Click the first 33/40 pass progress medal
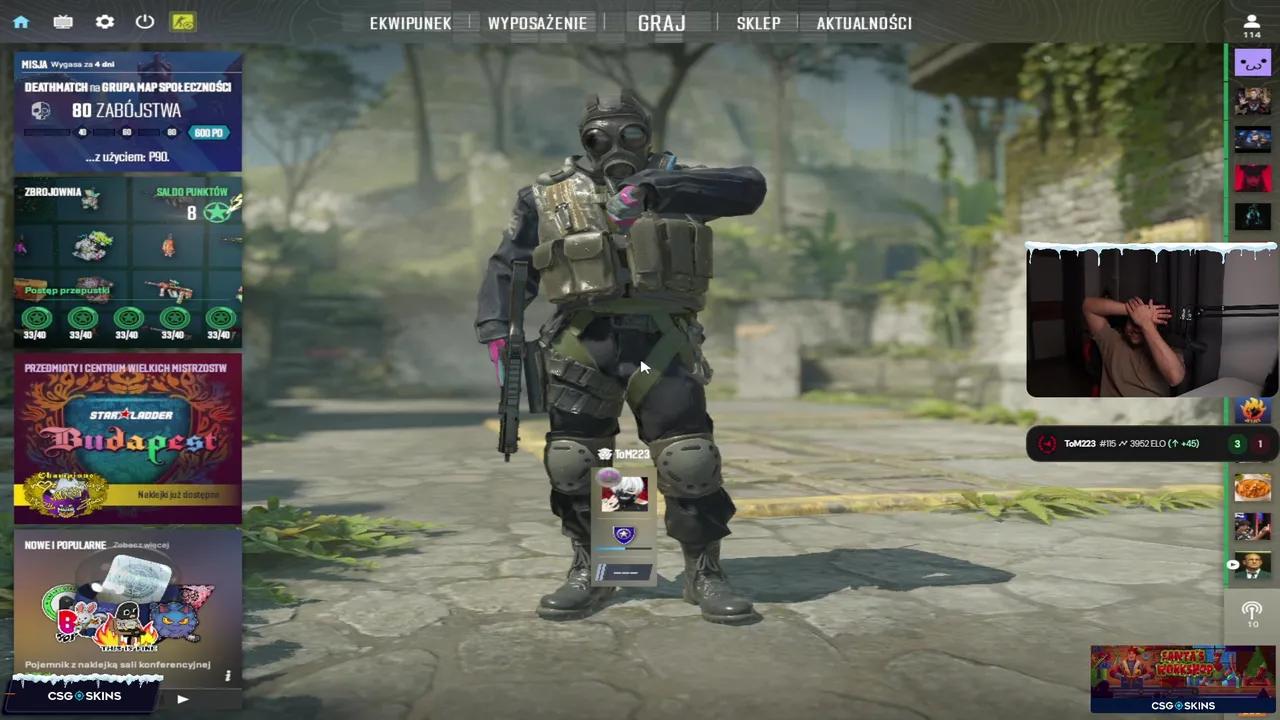Screen dimensions: 1280x720 37,318
